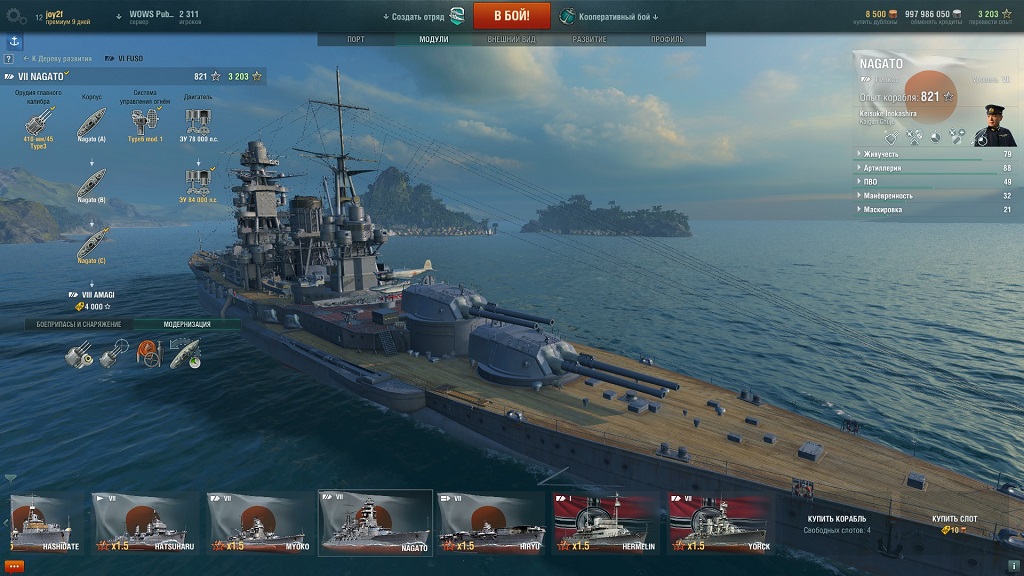Switch to the Модернизация section
Screen dimensions: 1024x576
[187, 324]
